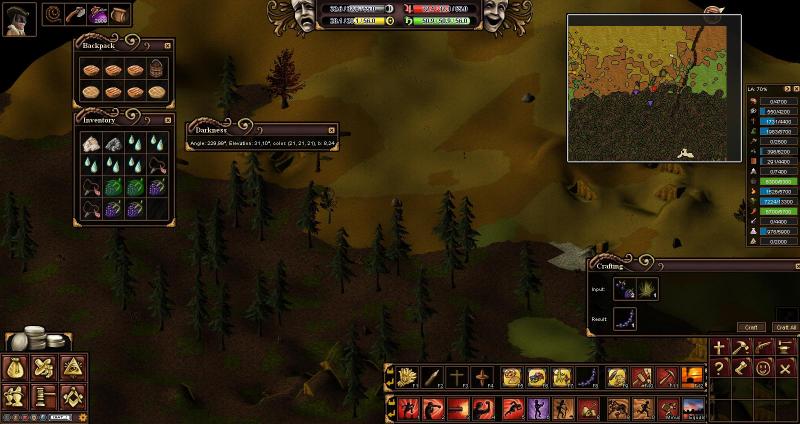Open the all-seeing eye pyramid menu
Screen dimensions: 800x424
[x=71, y=366]
